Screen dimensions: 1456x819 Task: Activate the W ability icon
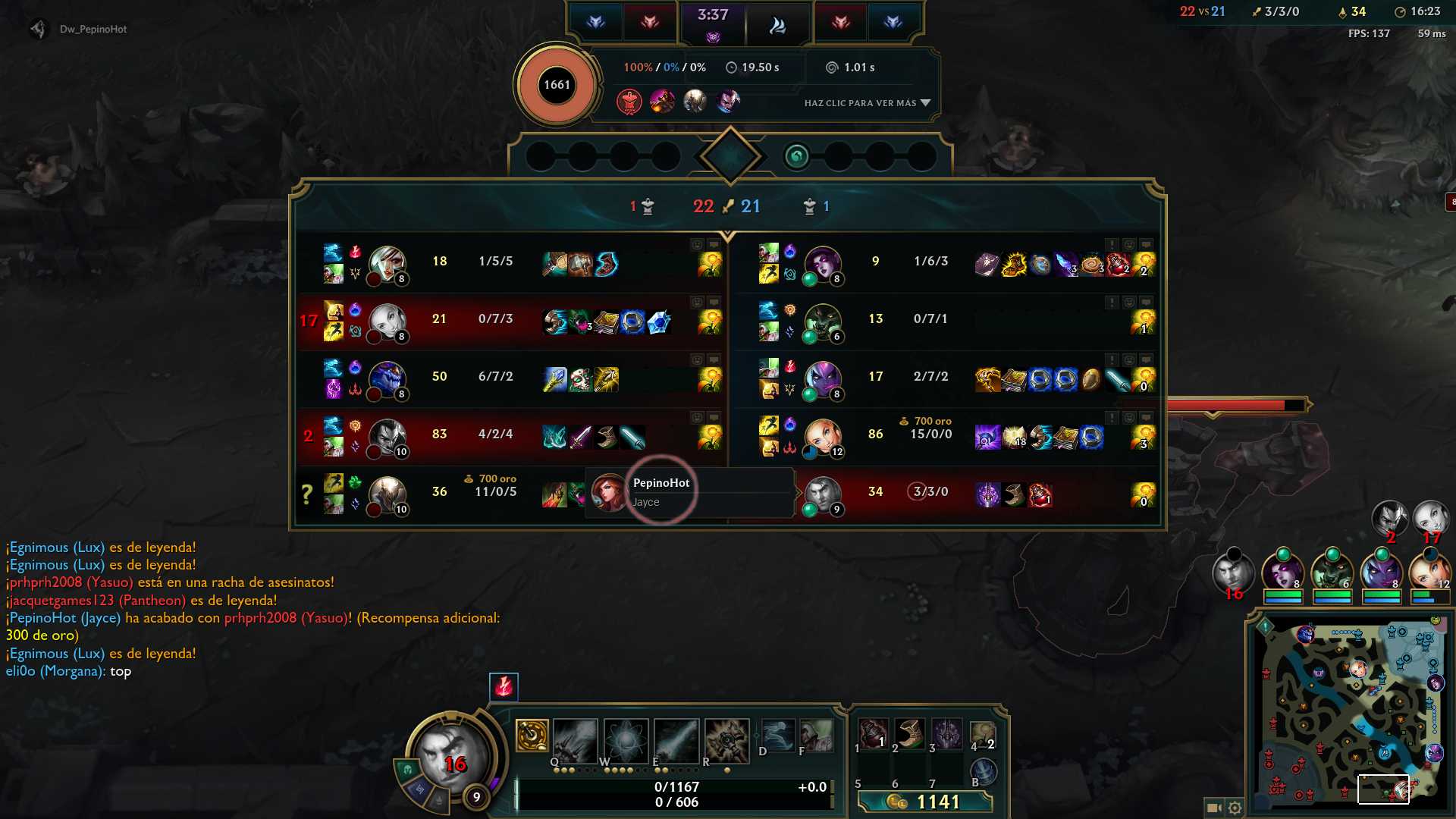point(626,741)
